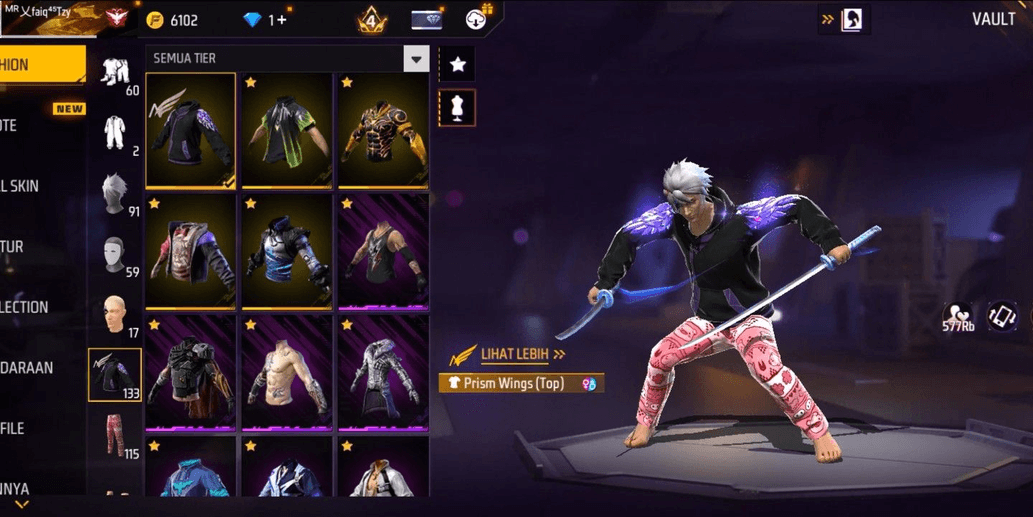Image resolution: width=1033 pixels, height=517 pixels.
Task: Select the shirtless tattooed torso skin
Action: (x=287, y=373)
